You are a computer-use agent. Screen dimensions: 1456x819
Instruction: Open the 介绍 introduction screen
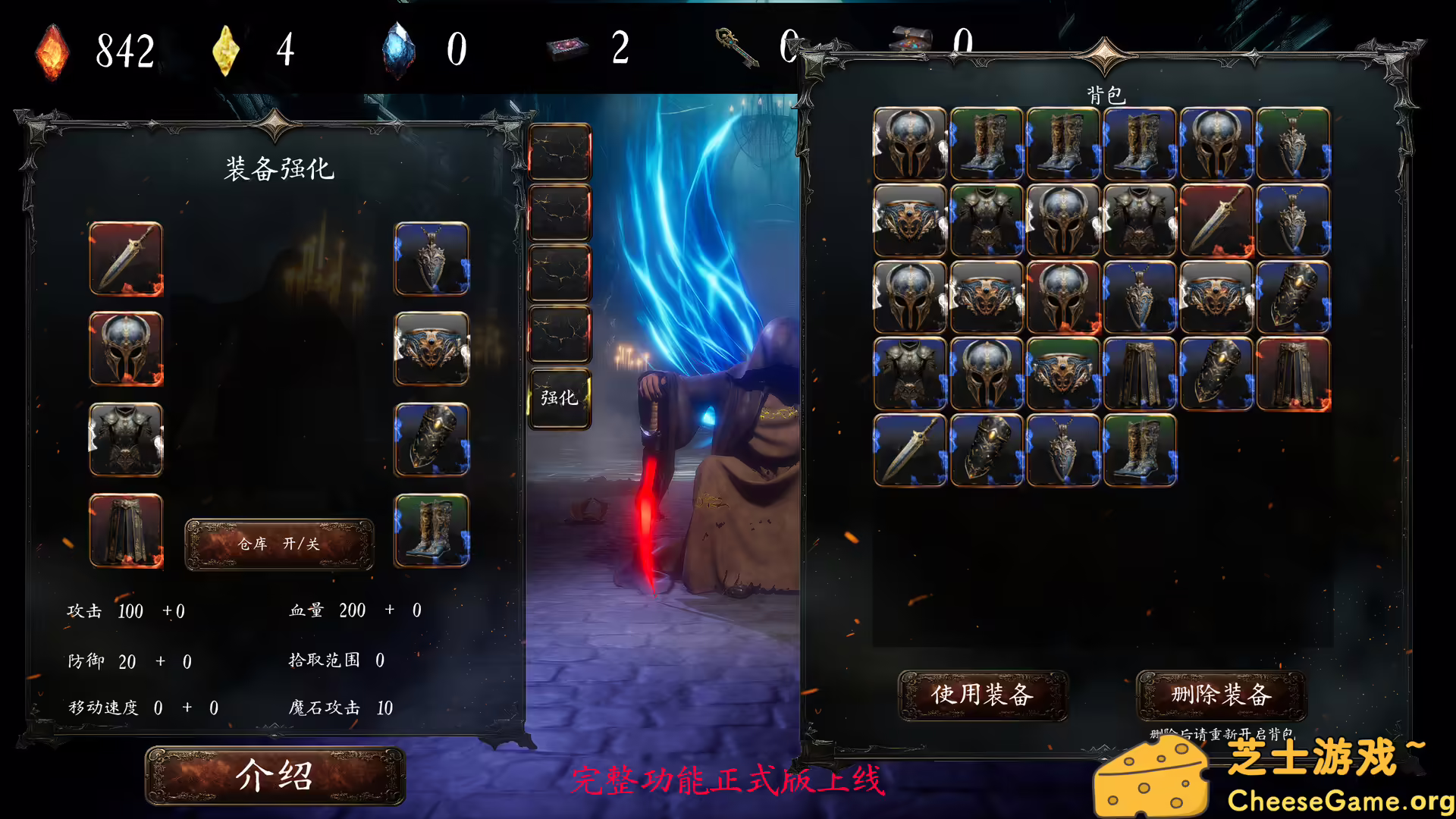[276, 777]
